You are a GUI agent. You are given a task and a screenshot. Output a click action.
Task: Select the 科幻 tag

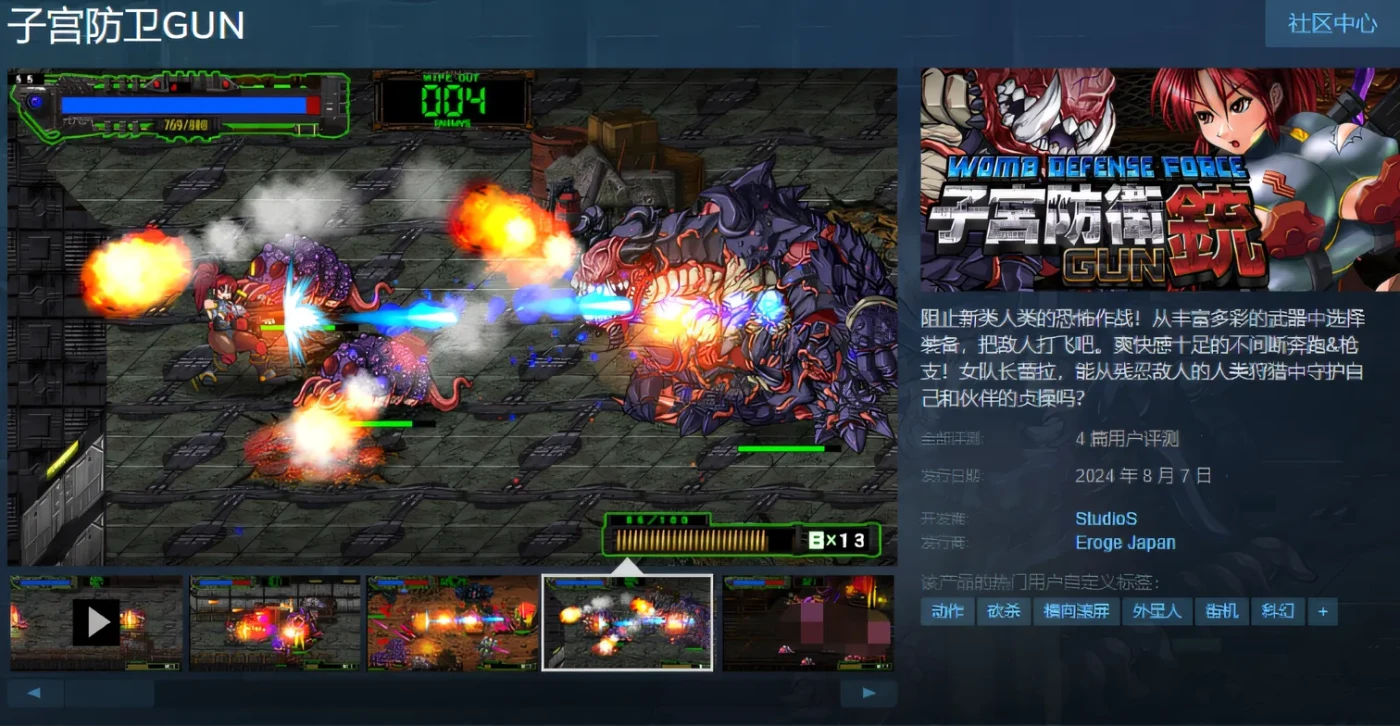coord(1277,611)
